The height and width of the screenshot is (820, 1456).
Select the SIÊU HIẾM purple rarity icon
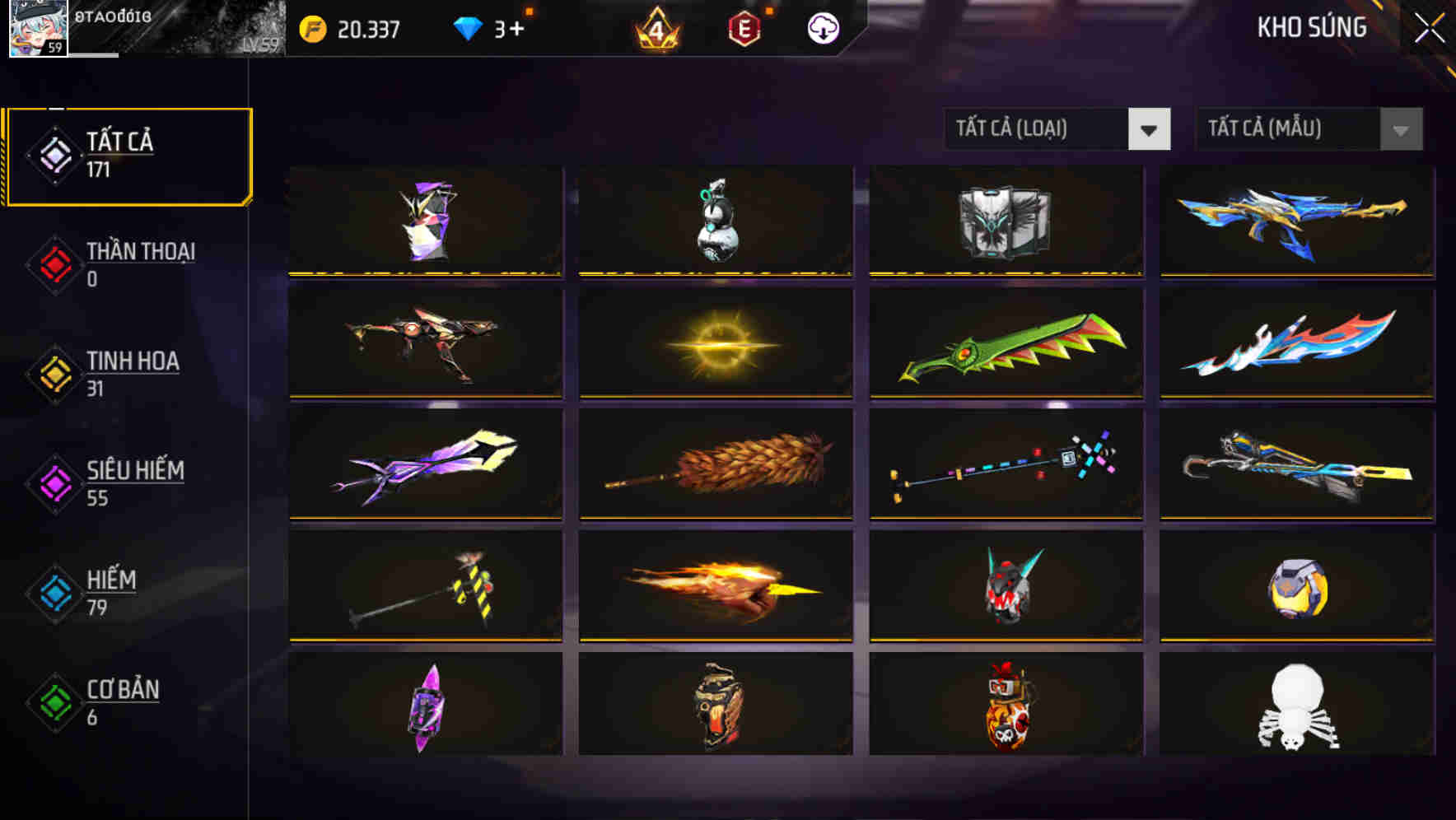[54, 484]
